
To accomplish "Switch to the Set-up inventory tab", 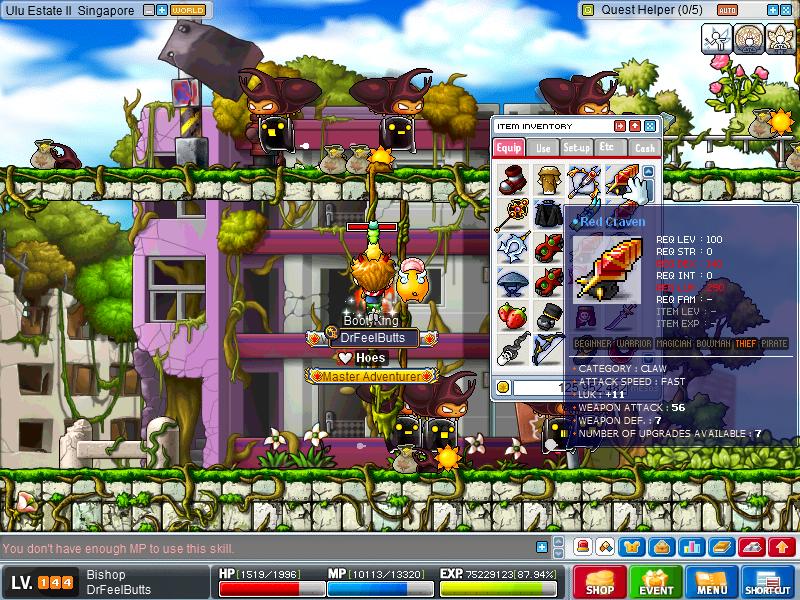I will (576, 147).
